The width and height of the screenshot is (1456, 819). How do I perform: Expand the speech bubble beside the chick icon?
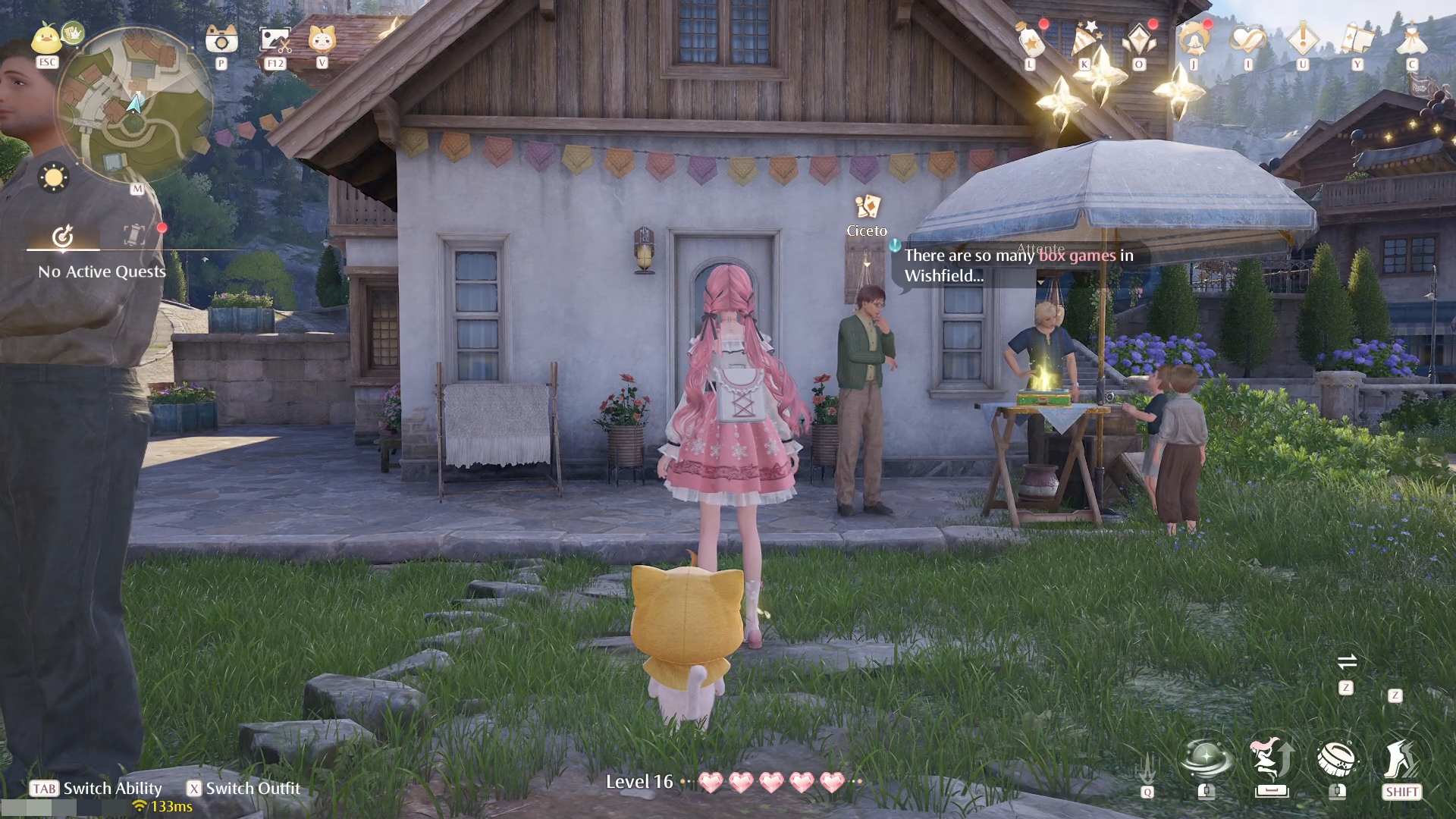pyautogui.click(x=72, y=32)
